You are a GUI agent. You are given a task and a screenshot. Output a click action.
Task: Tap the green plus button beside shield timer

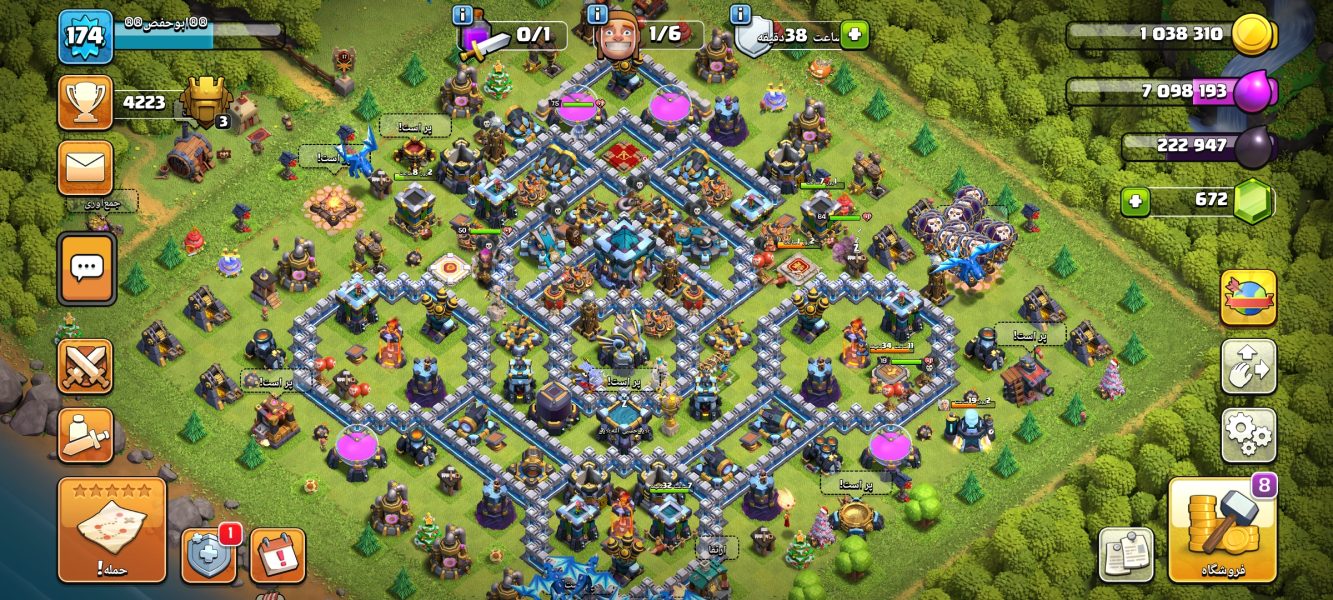[x=854, y=36]
